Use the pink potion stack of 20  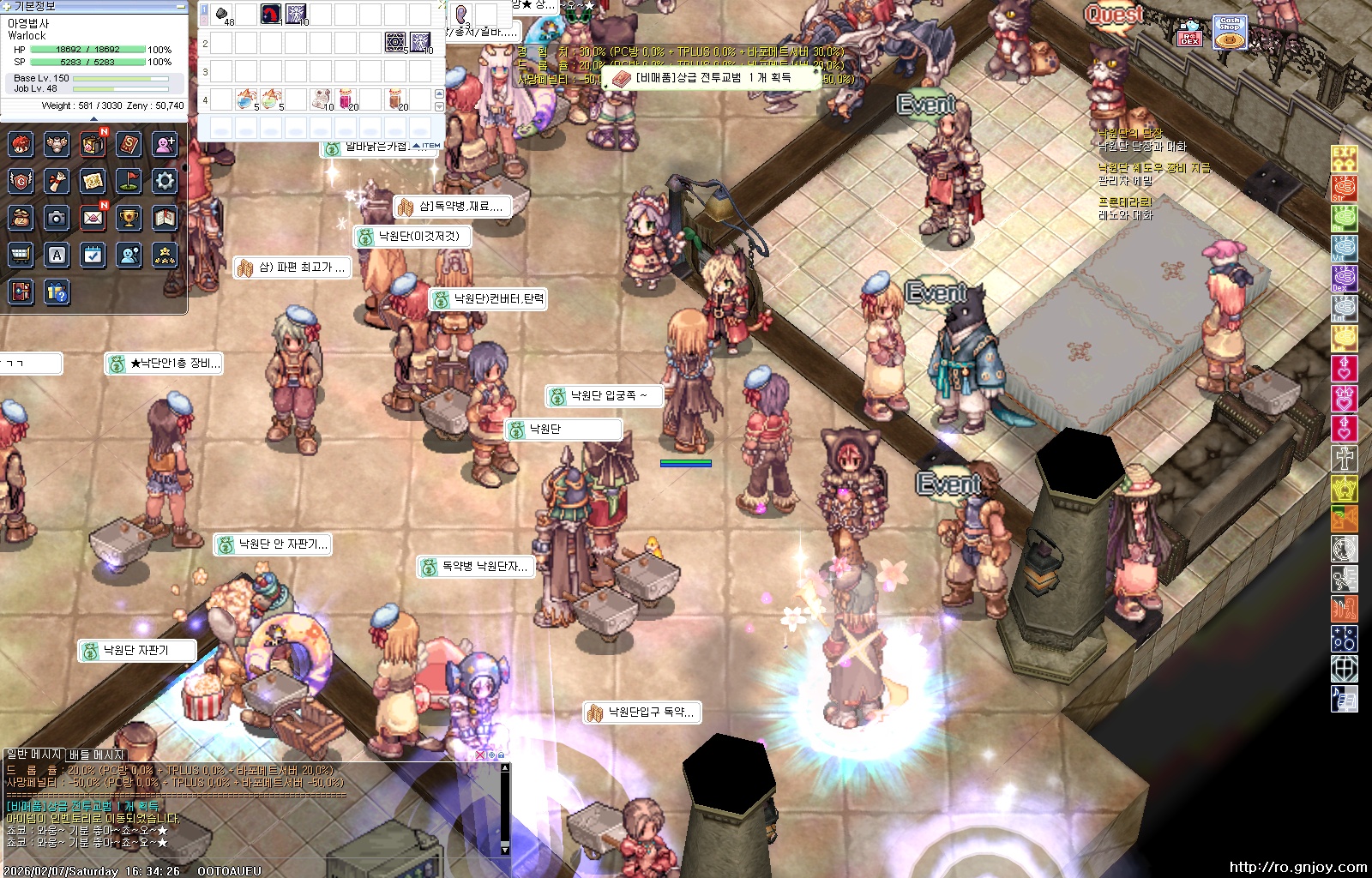(346, 100)
